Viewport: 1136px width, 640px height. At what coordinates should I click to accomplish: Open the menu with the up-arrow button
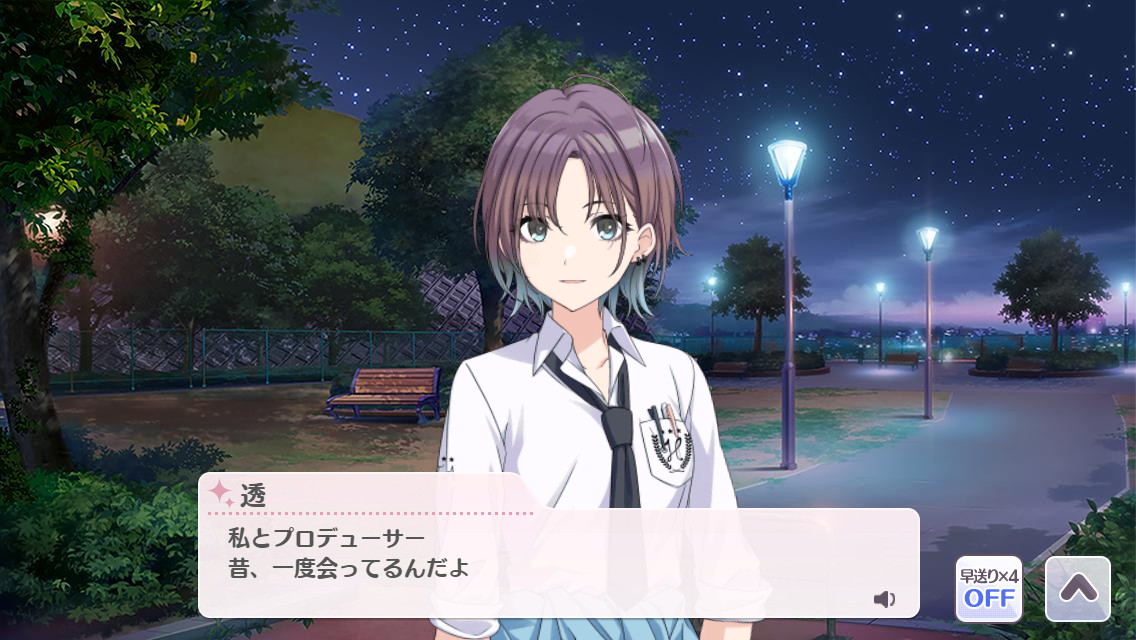(1077, 589)
